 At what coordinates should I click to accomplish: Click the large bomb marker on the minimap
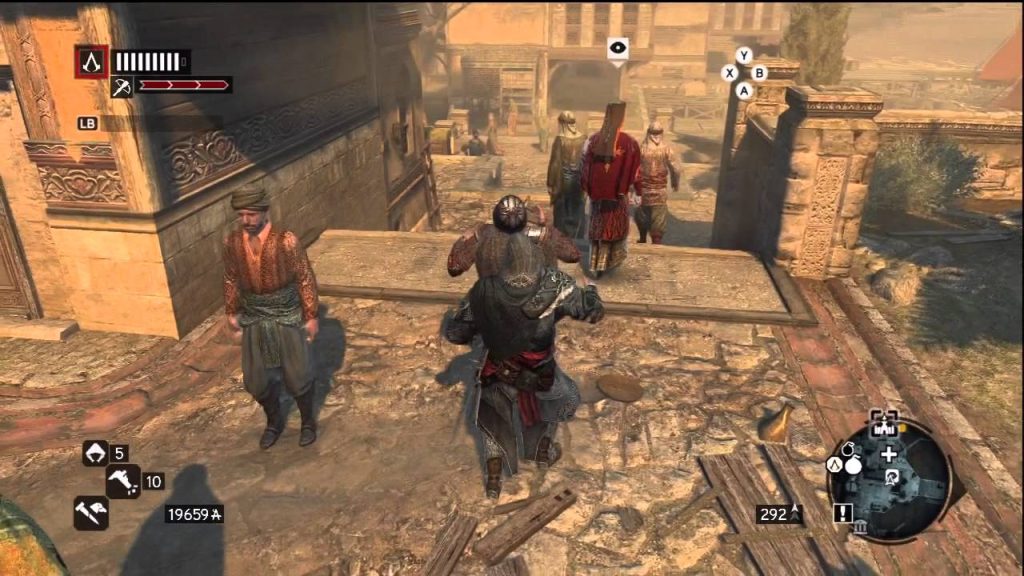pyautogui.click(x=854, y=464)
